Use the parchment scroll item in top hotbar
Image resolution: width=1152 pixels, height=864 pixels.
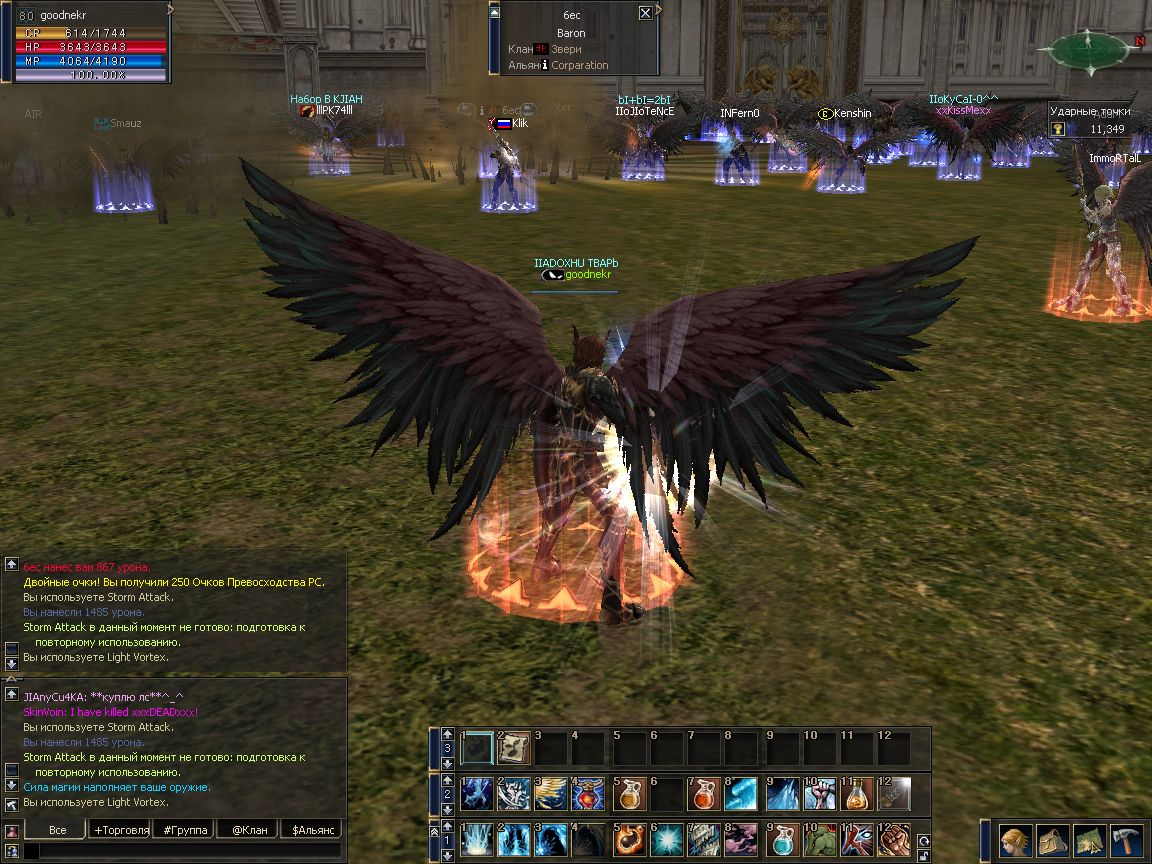click(514, 748)
